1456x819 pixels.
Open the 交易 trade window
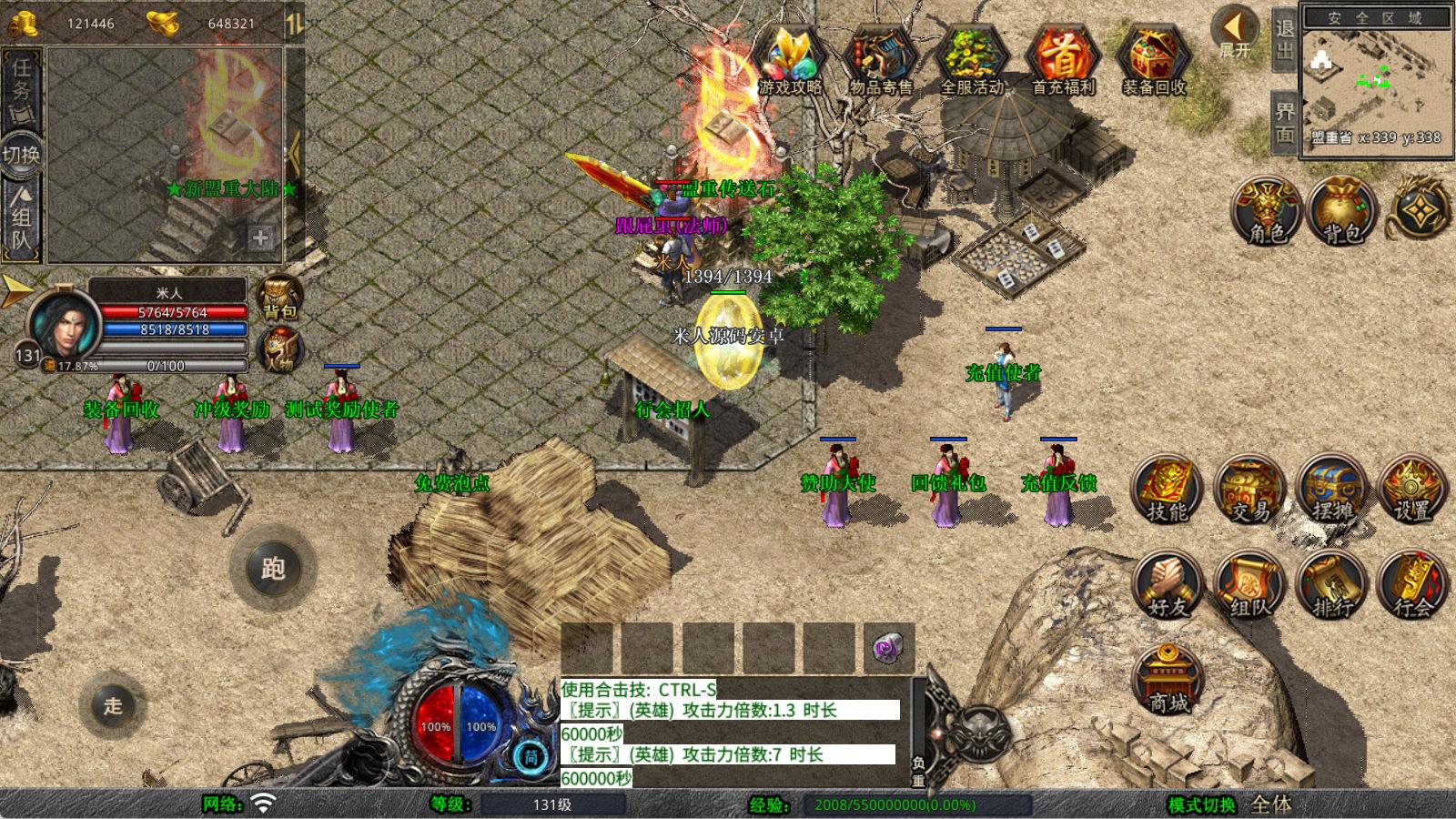point(1249,490)
